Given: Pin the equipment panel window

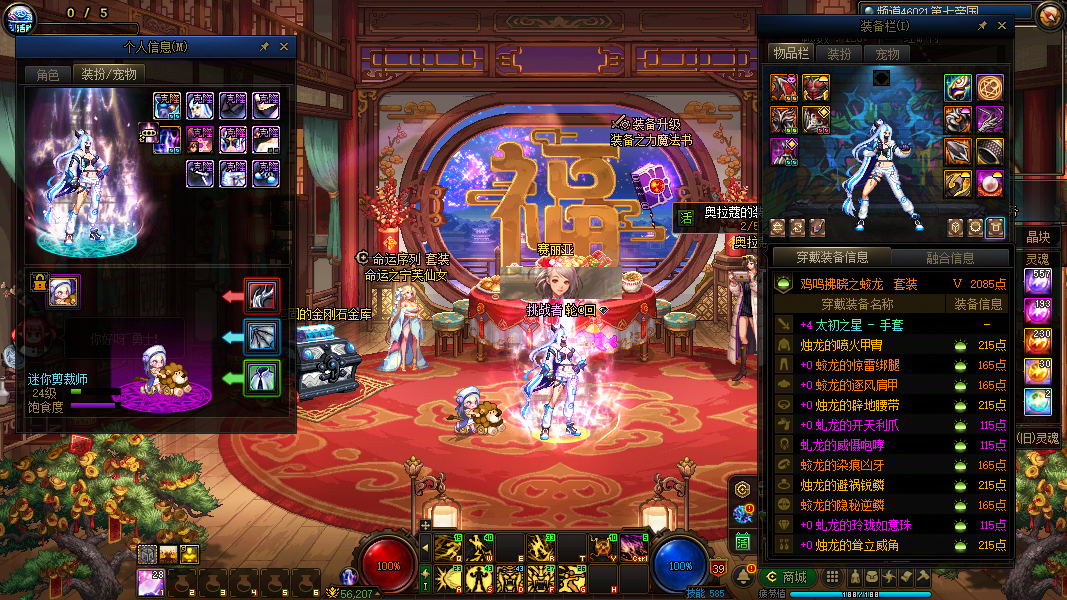Looking at the screenshot, I should pyautogui.click(x=983, y=26).
